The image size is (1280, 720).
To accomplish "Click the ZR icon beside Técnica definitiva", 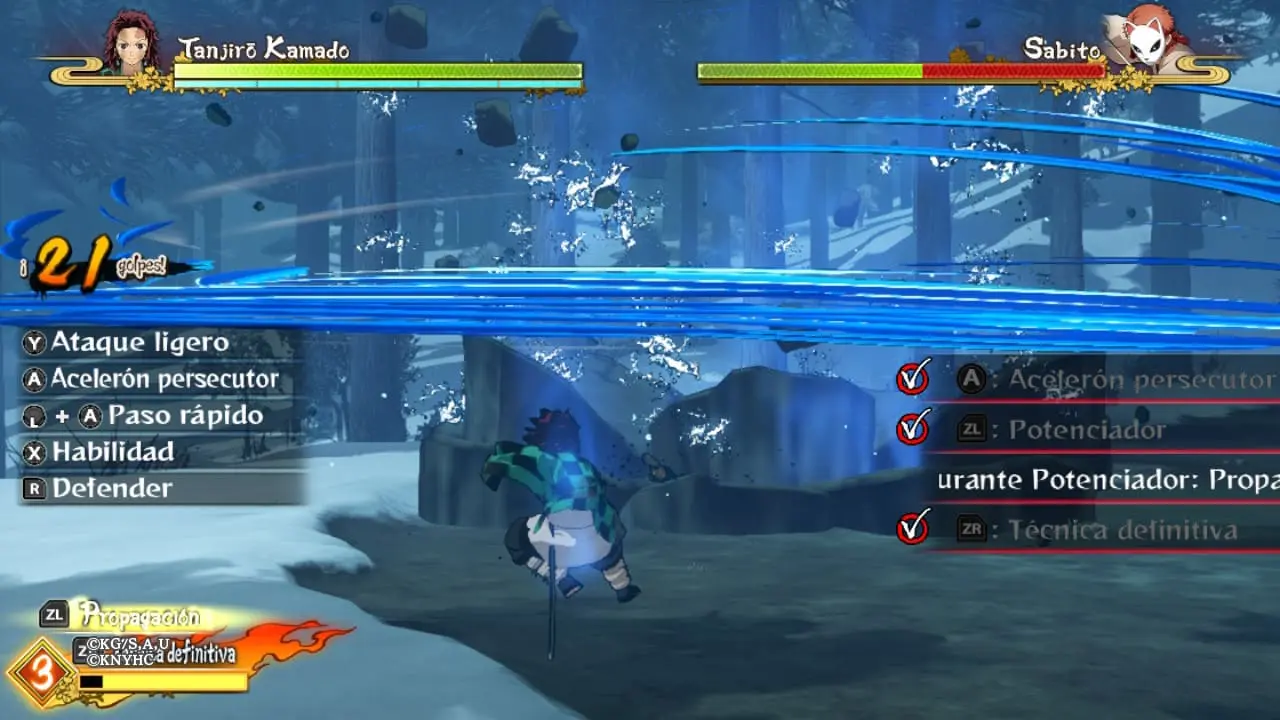I will [x=971, y=528].
